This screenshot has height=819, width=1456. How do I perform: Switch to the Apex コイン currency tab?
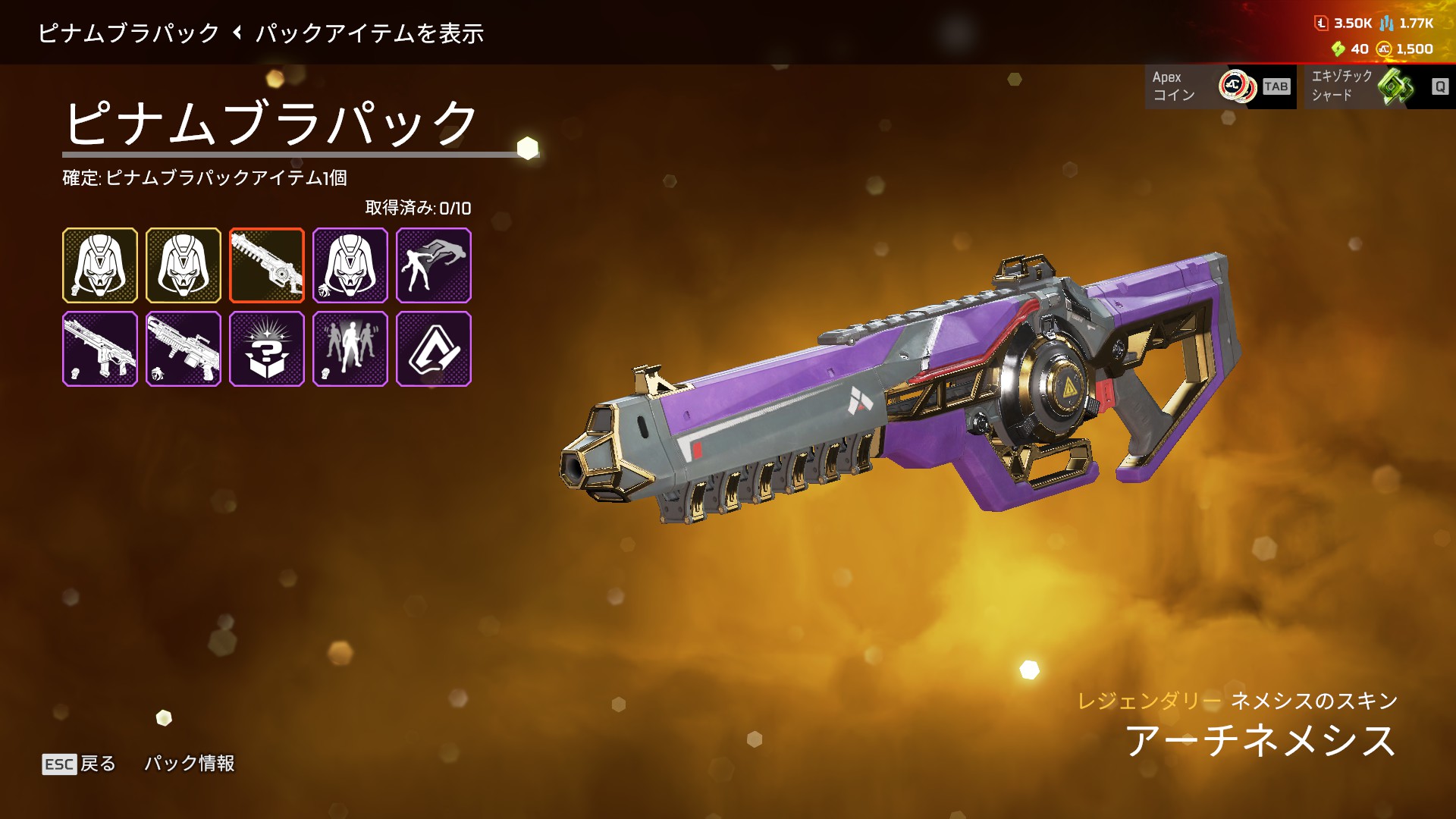pos(1220,86)
